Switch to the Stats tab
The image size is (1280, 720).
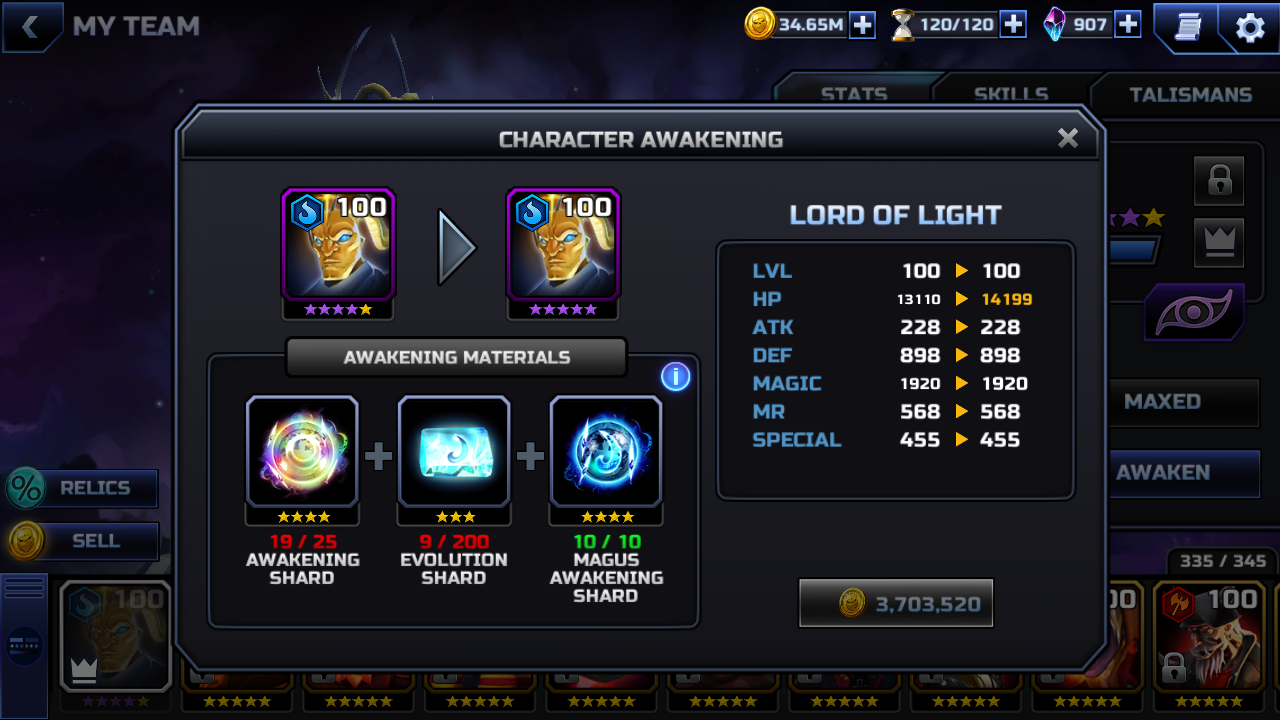pyautogui.click(x=854, y=94)
